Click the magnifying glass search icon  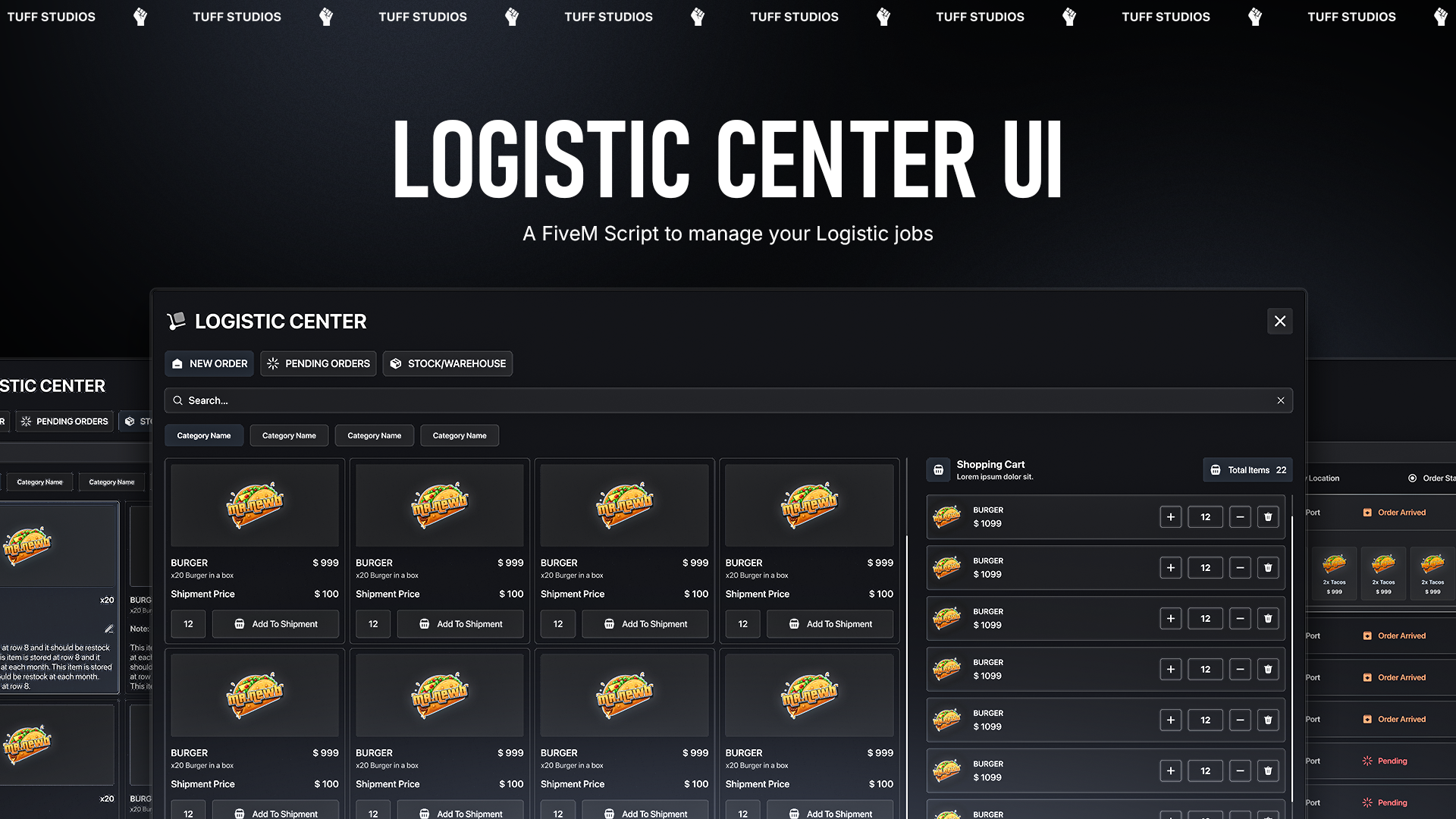point(178,400)
